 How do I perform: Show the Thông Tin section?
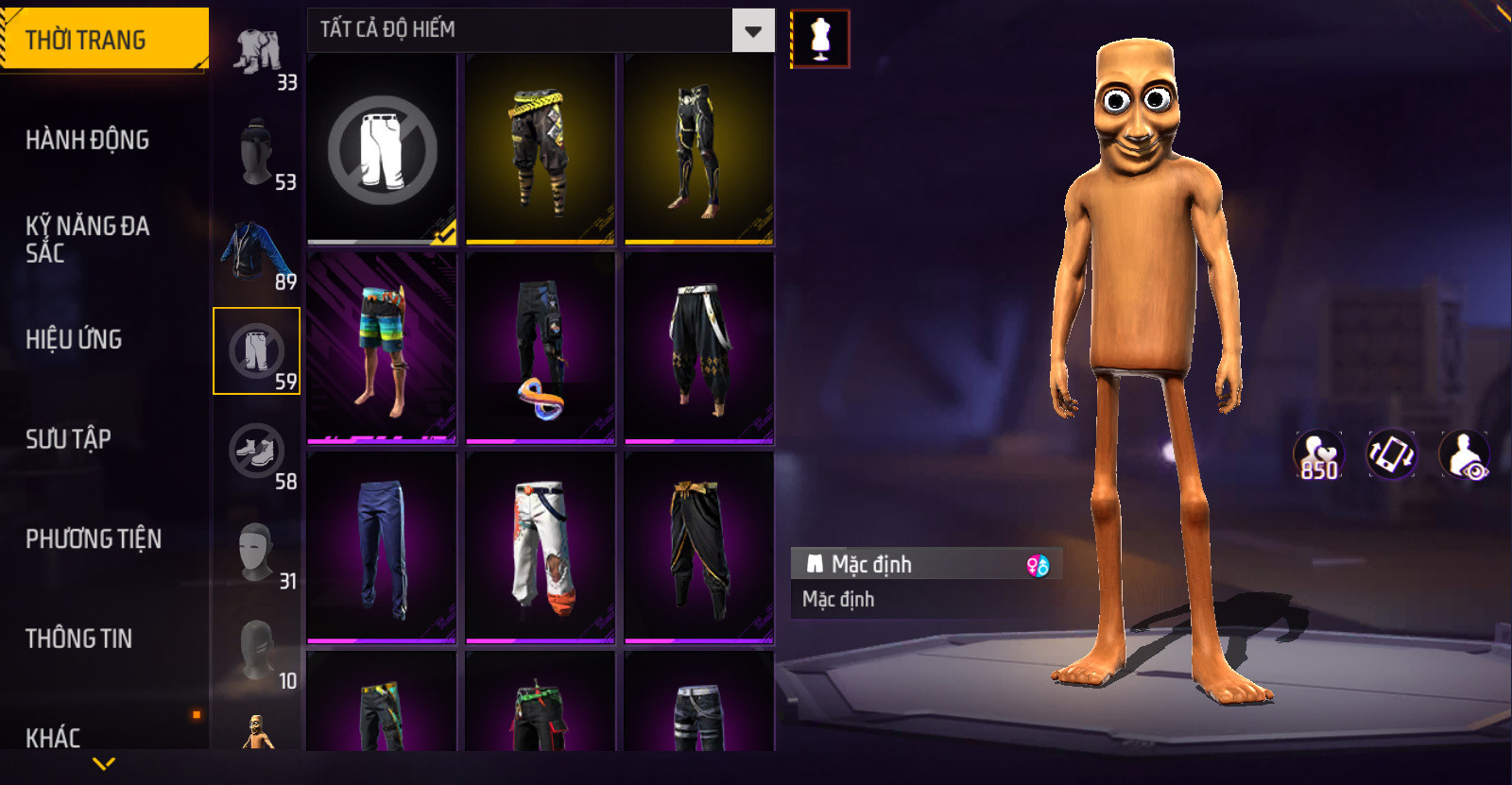(x=78, y=639)
